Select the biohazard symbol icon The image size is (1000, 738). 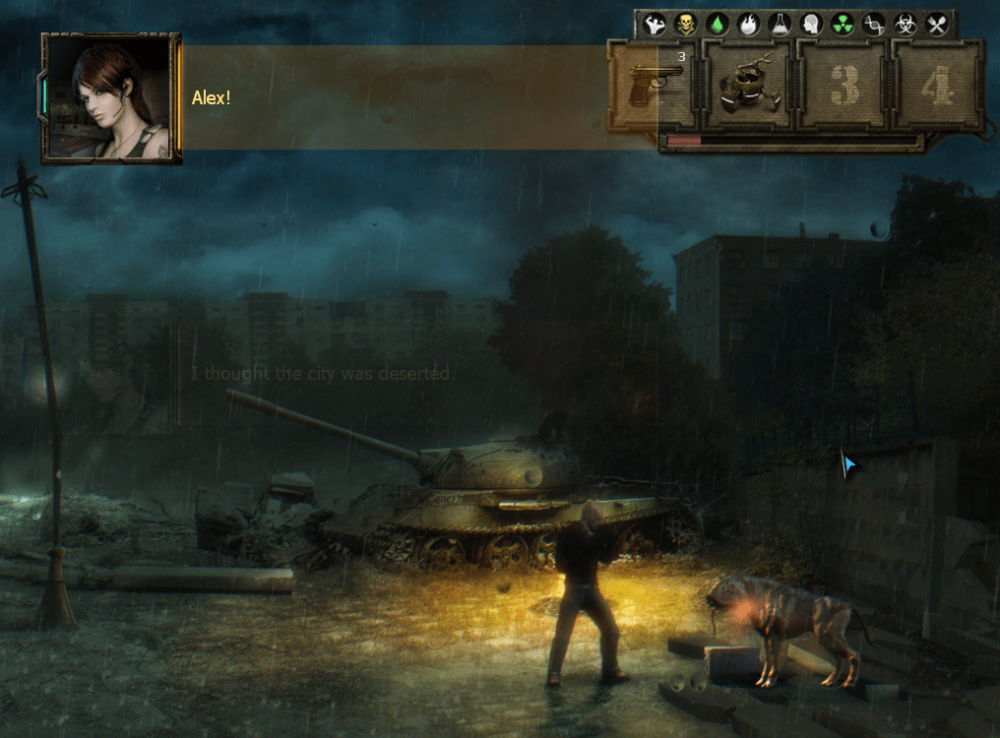905,24
